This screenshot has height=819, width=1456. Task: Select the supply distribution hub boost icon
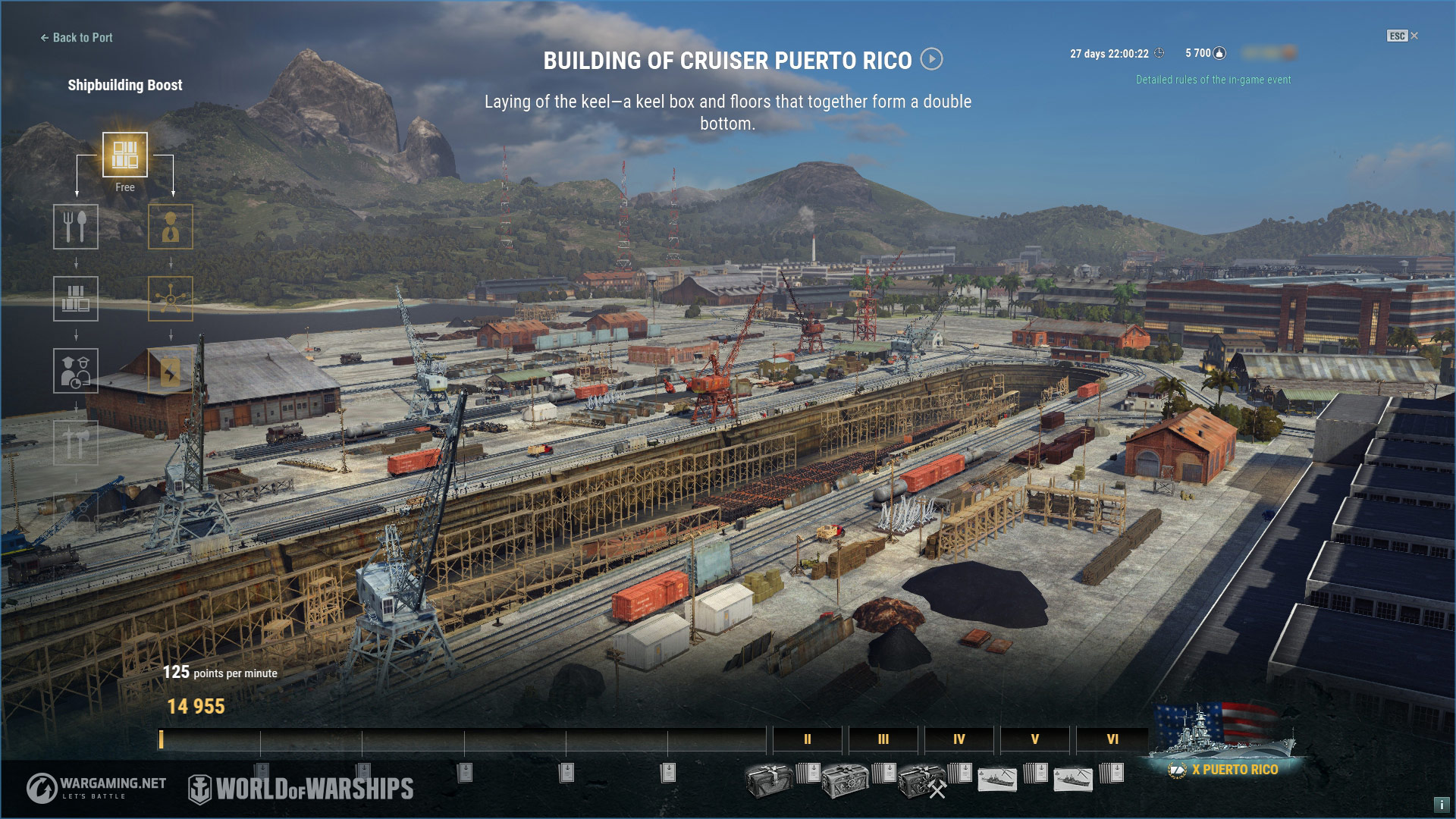pos(170,299)
